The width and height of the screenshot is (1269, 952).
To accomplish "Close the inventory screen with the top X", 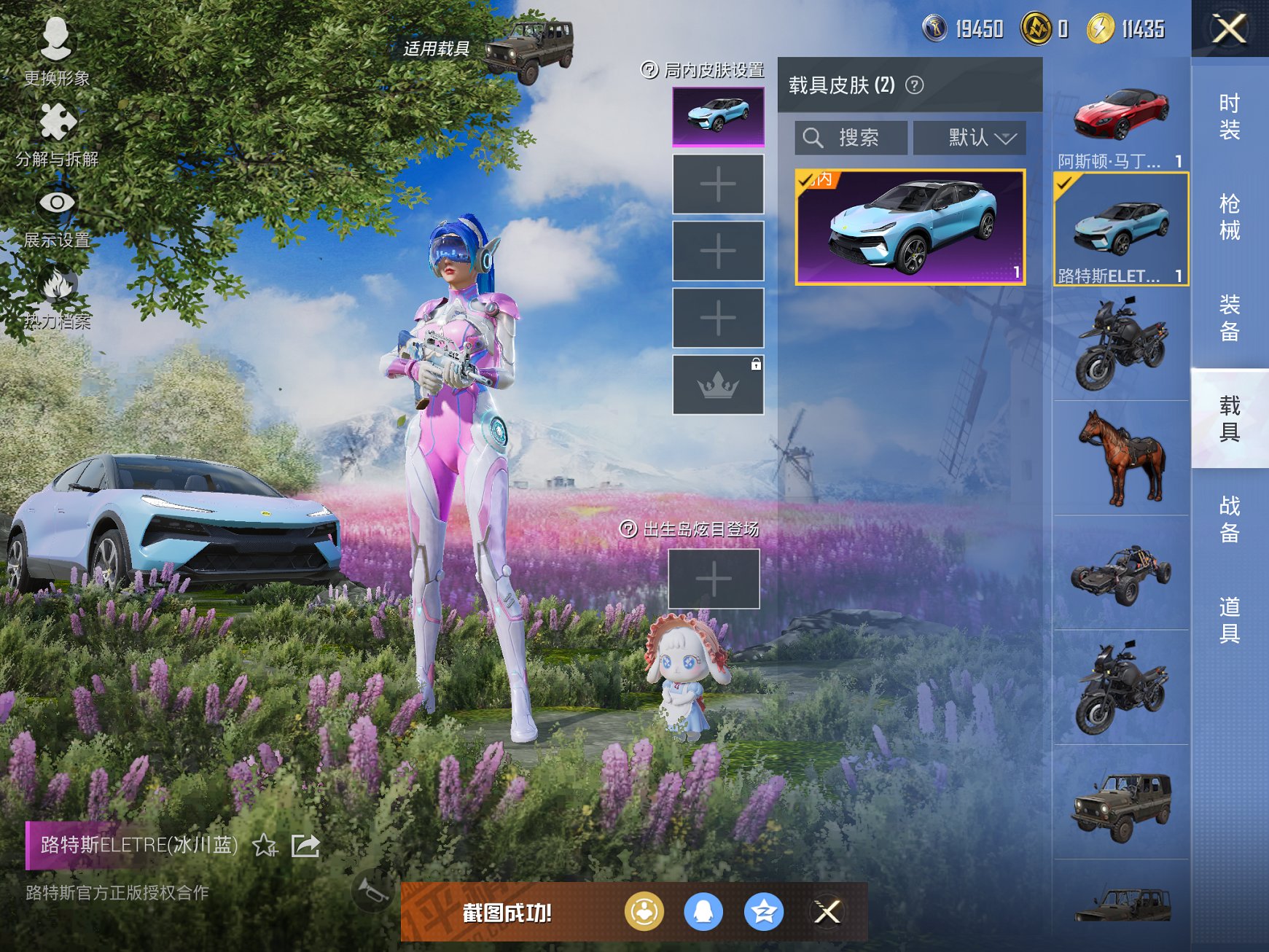I will 1229,29.
